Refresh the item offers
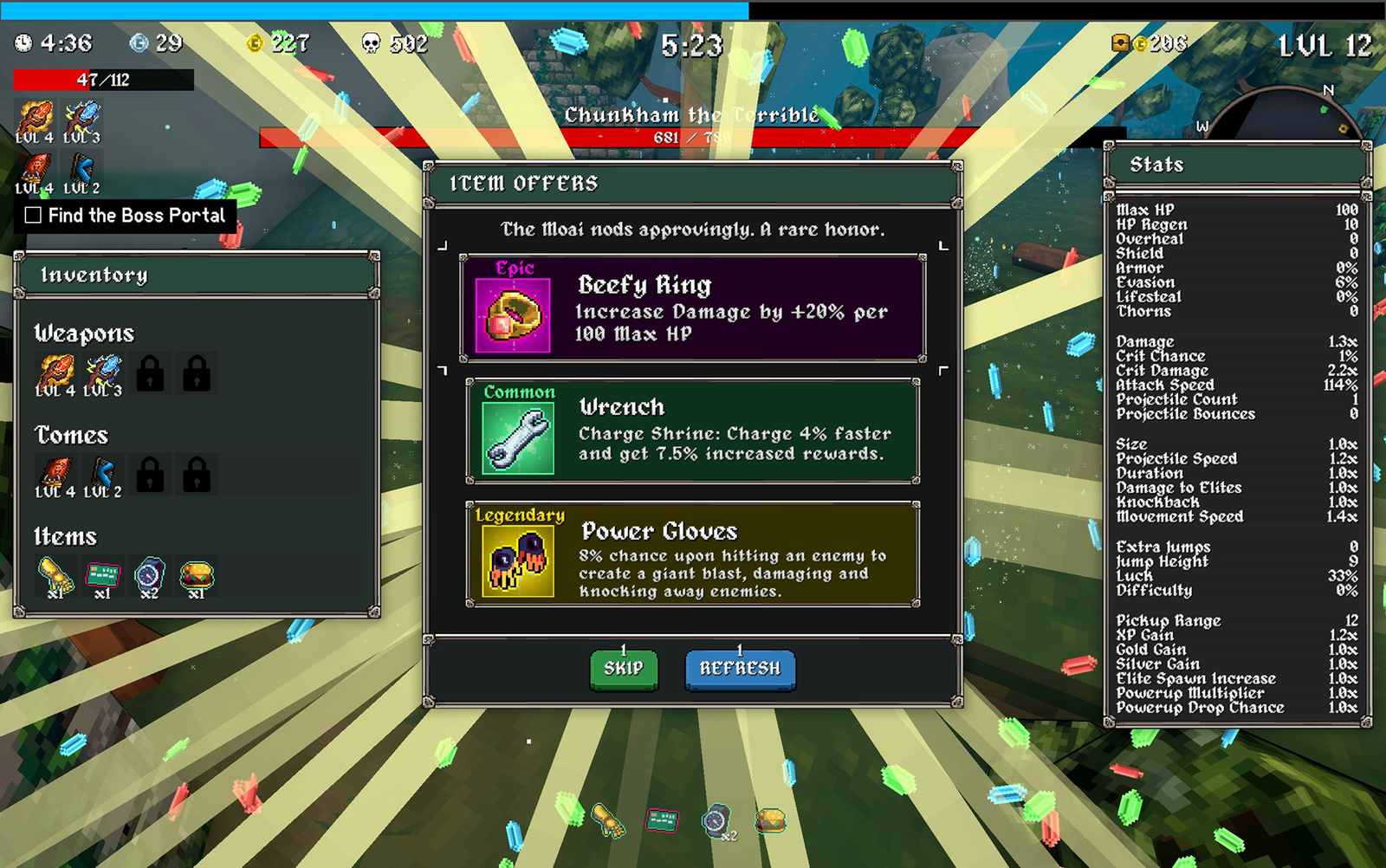This screenshot has width=1386, height=868. (x=740, y=669)
